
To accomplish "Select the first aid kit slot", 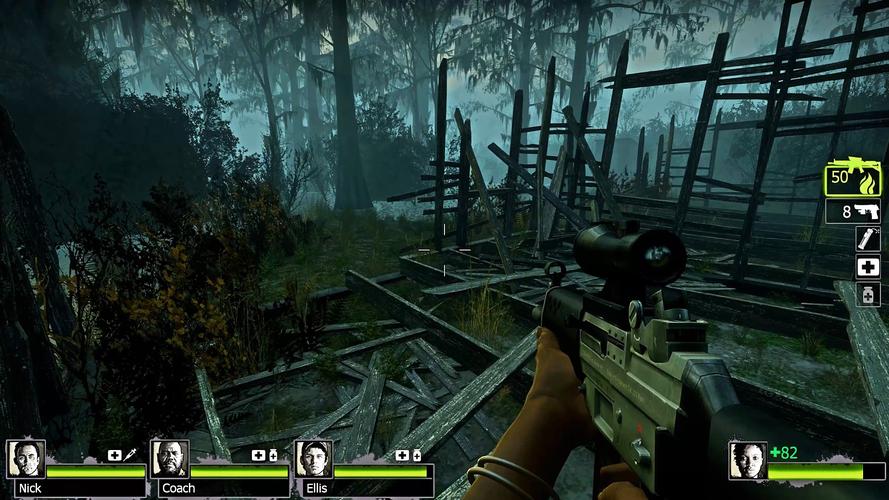I will (867, 267).
